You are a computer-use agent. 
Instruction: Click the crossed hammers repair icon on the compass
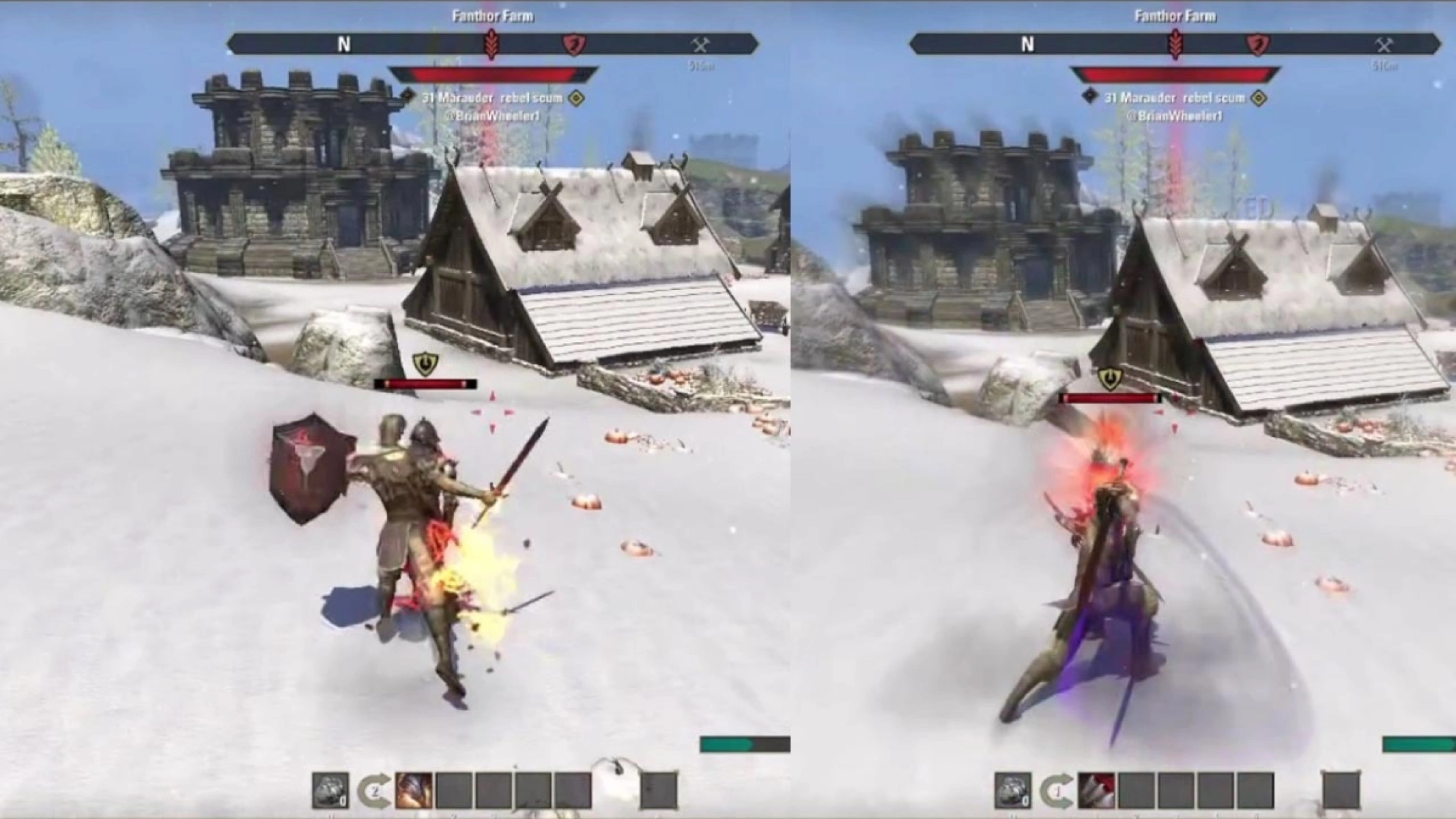click(x=700, y=44)
